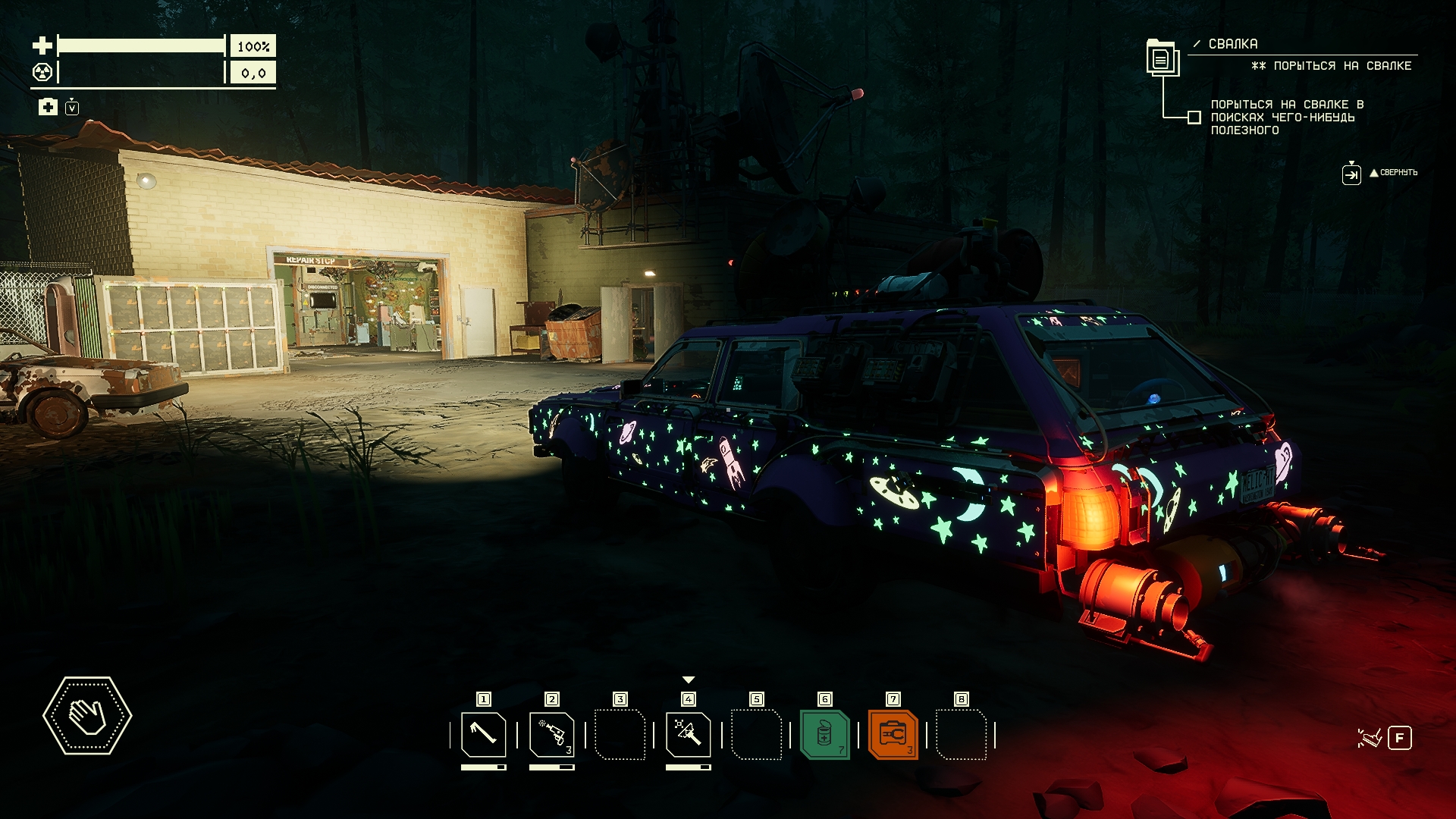Select the flare gun in hotbar slot 2
Viewport: 1456px width, 819px height.
[x=551, y=734]
